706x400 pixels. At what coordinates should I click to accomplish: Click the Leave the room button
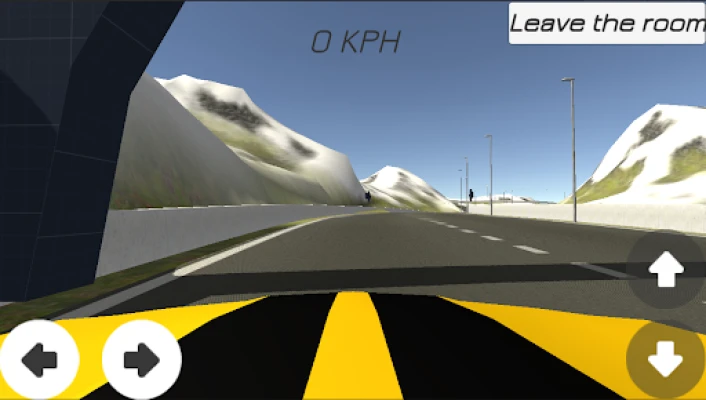point(607,23)
